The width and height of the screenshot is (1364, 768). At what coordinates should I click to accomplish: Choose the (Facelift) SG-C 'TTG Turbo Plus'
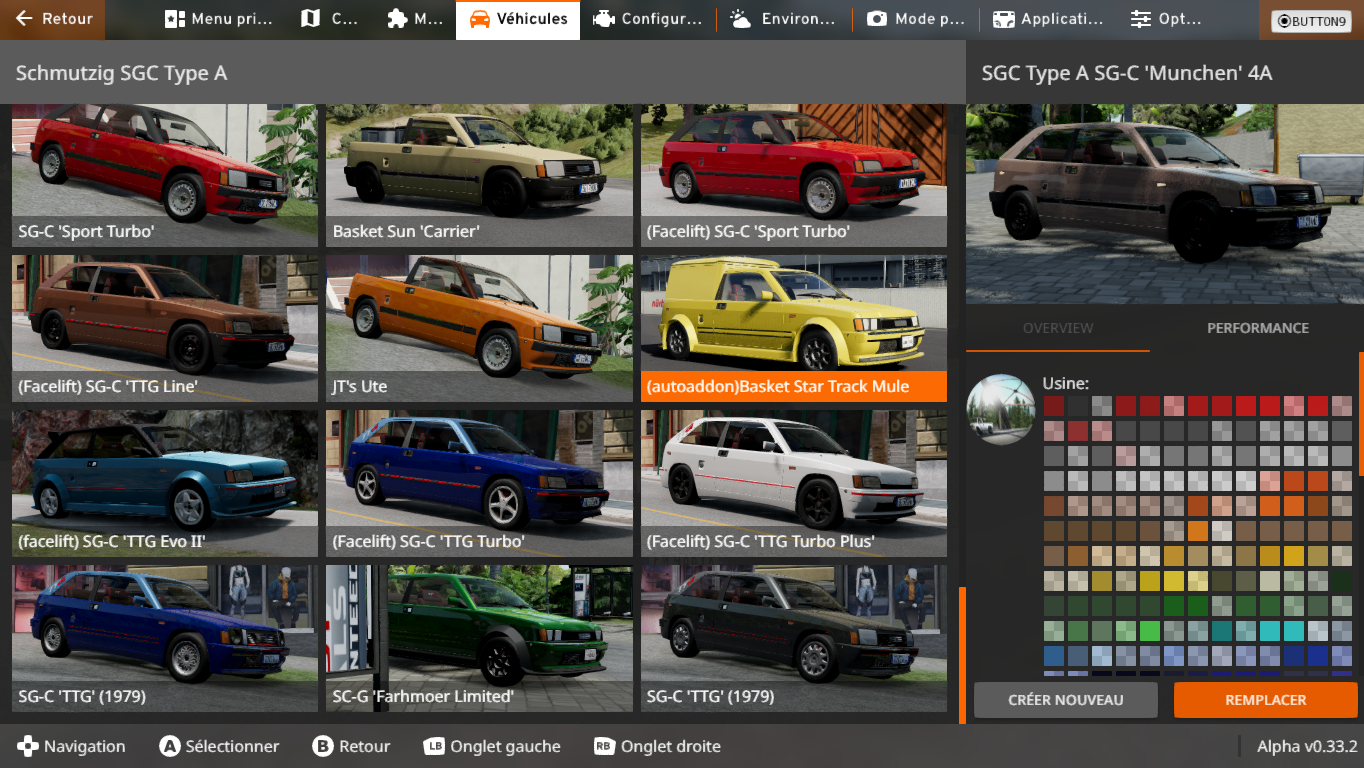(x=794, y=483)
